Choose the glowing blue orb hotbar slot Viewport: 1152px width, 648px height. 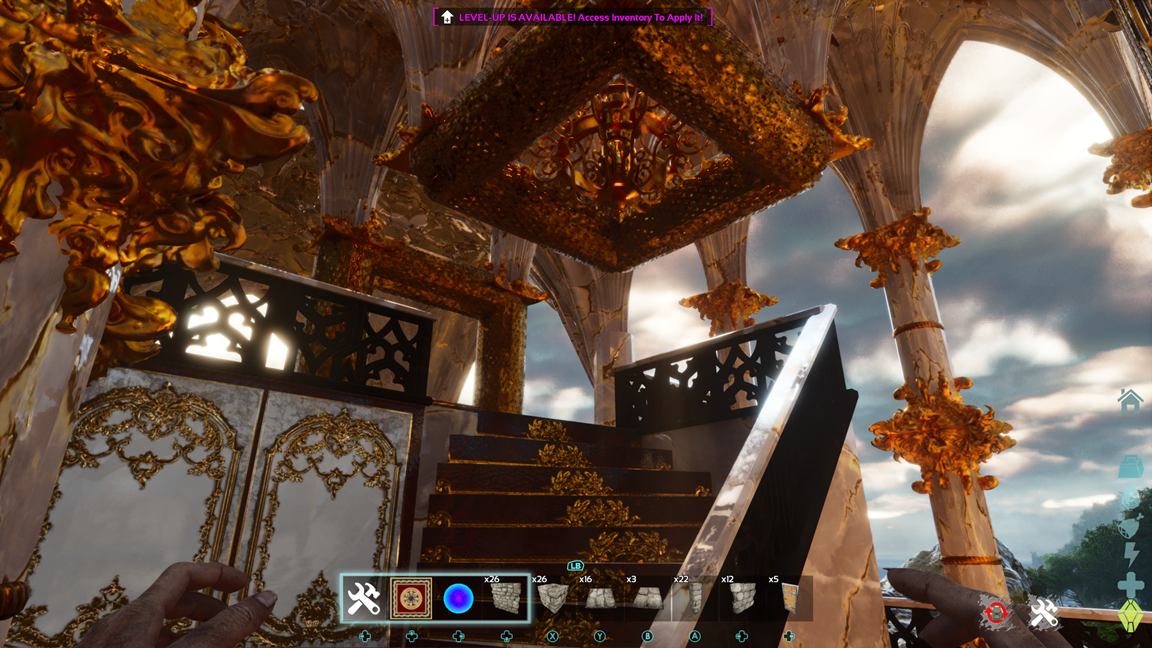(x=458, y=599)
